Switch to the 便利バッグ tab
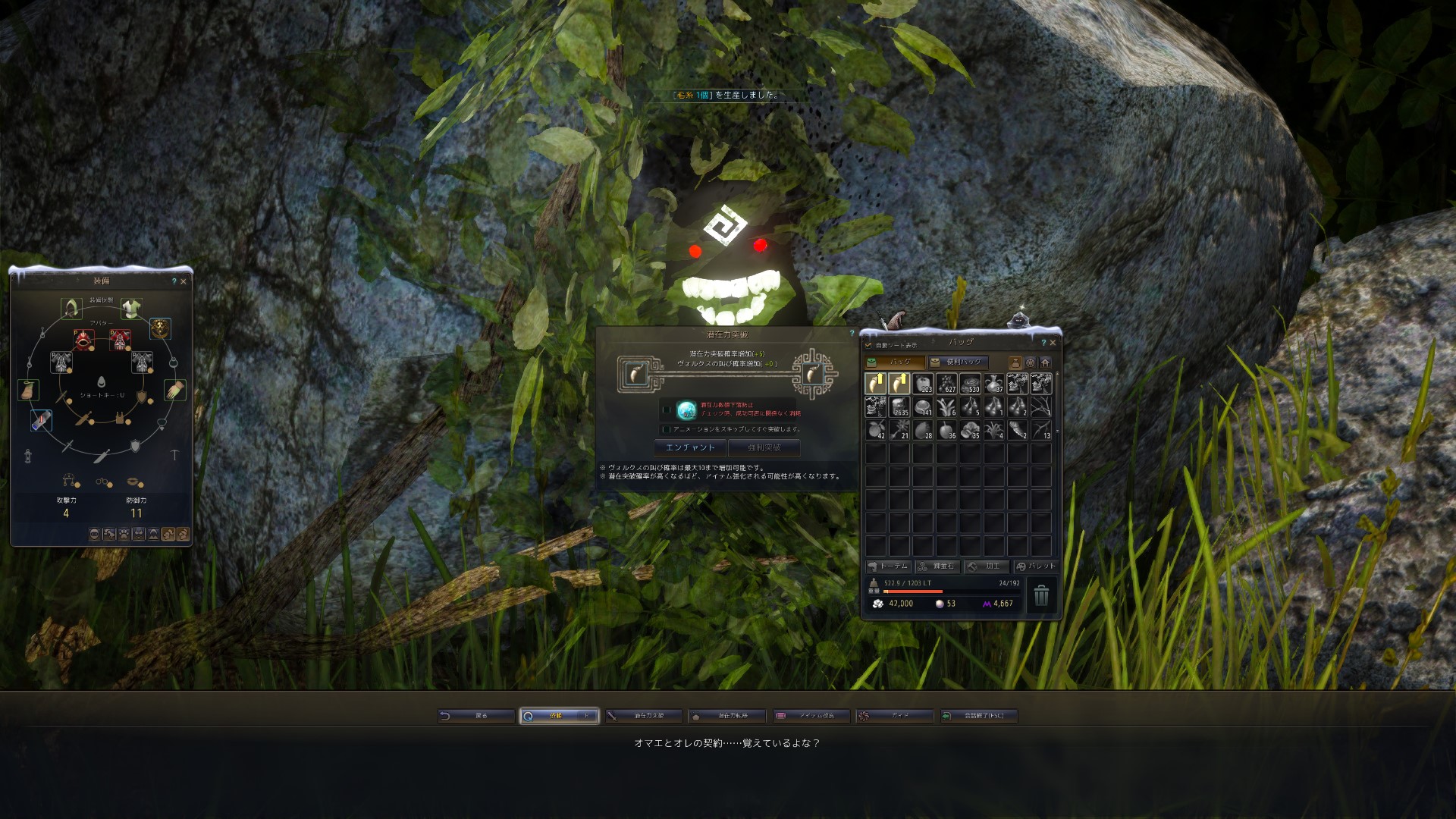This screenshot has width=1456, height=819. click(x=958, y=362)
